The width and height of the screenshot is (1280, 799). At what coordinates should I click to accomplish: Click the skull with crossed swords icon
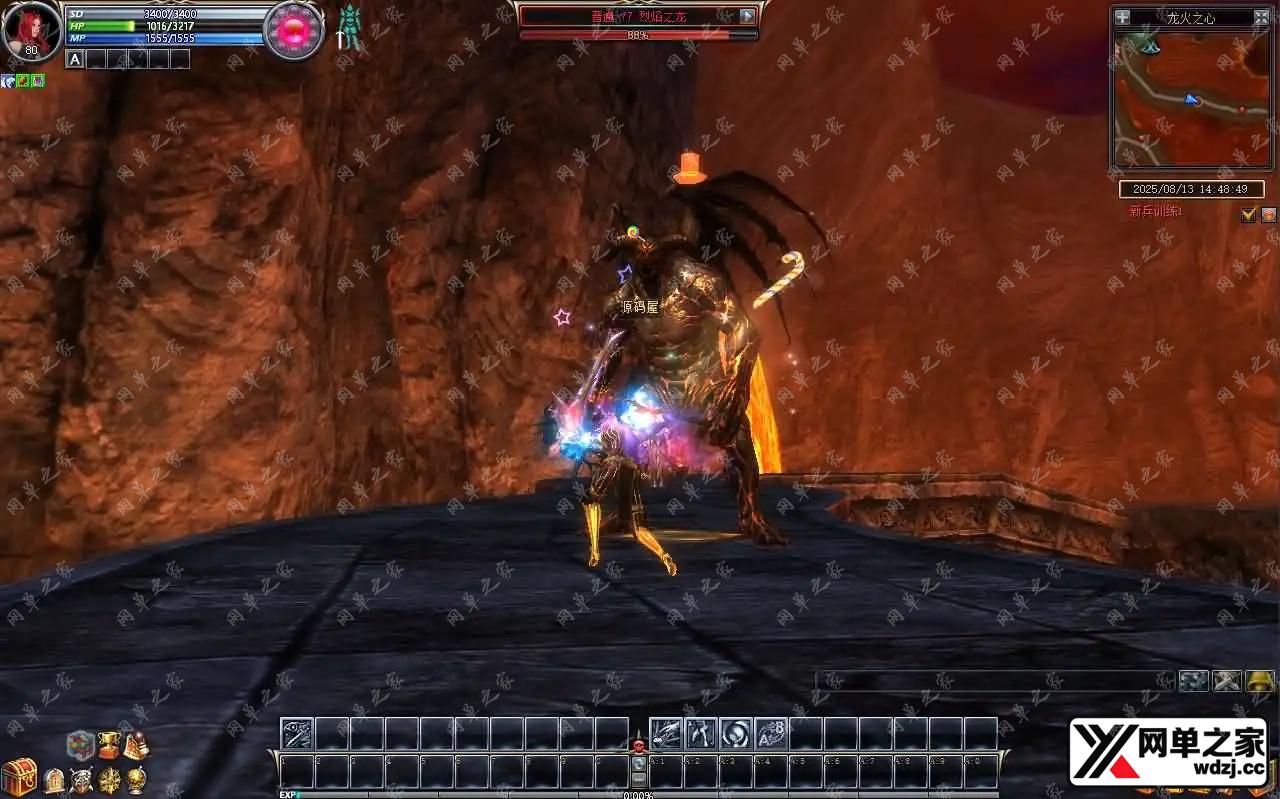point(81,780)
